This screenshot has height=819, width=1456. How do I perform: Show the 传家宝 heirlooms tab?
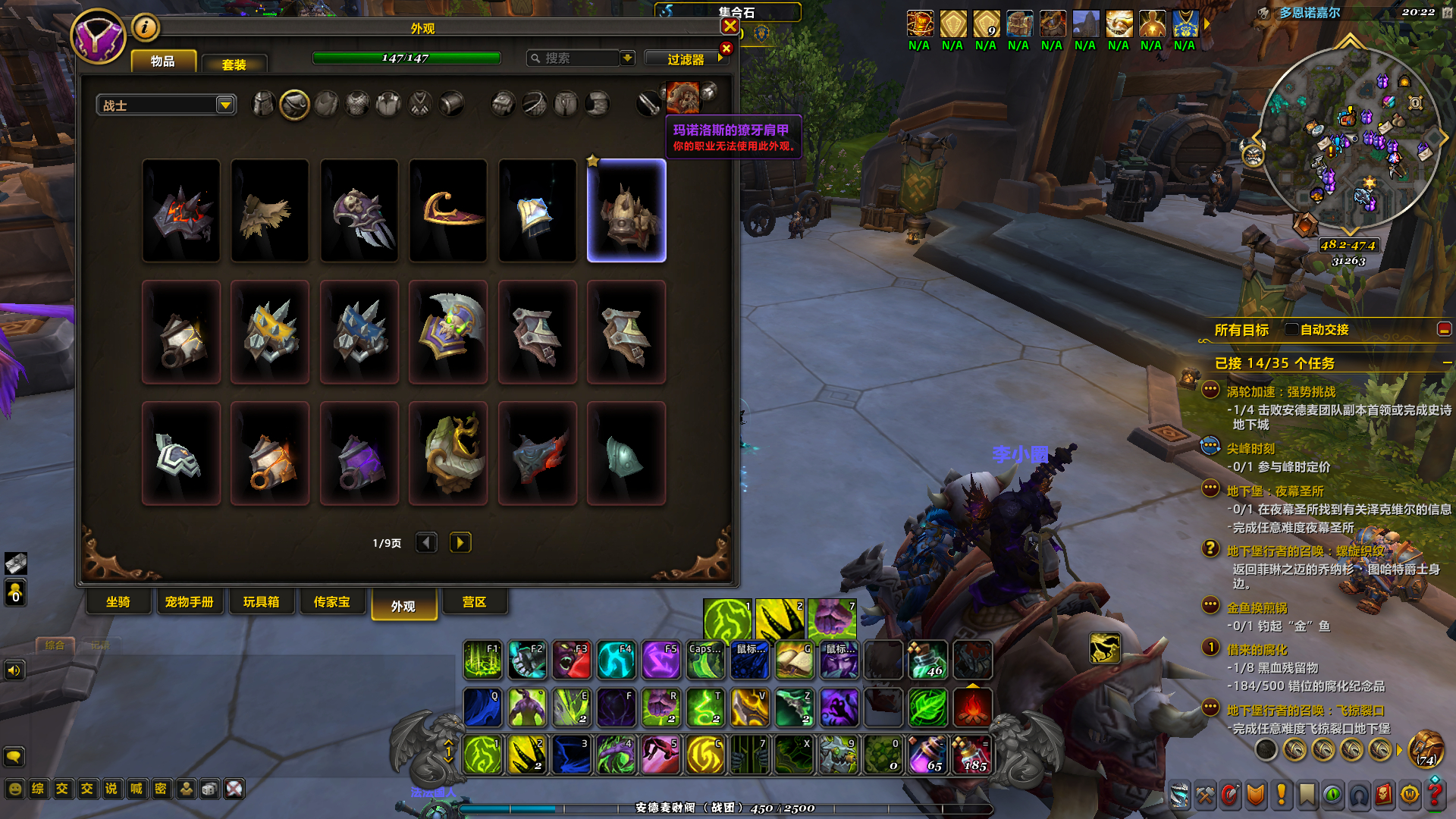(x=331, y=602)
